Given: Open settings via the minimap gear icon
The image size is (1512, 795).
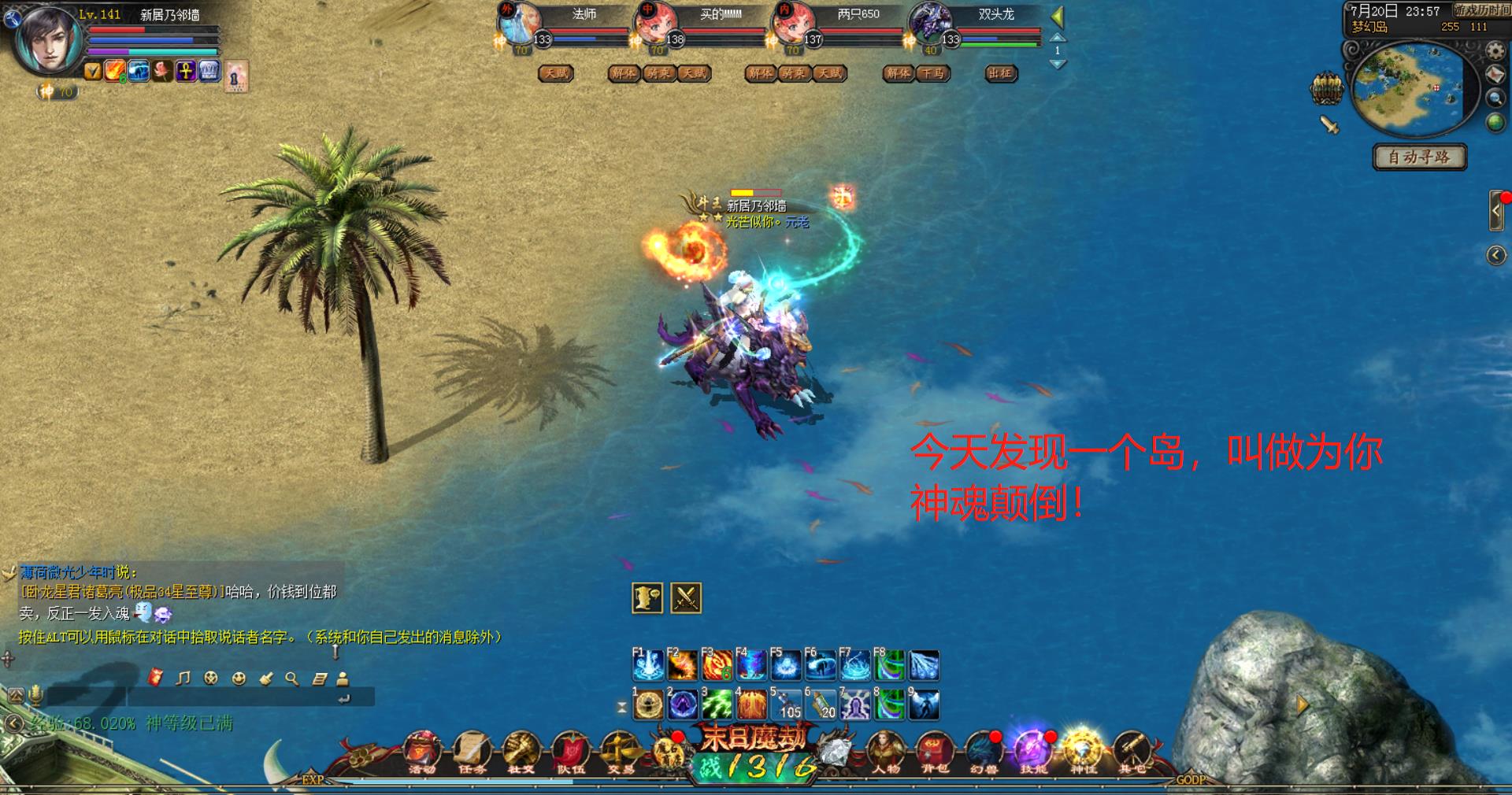Looking at the screenshot, I should [1495, 52].
